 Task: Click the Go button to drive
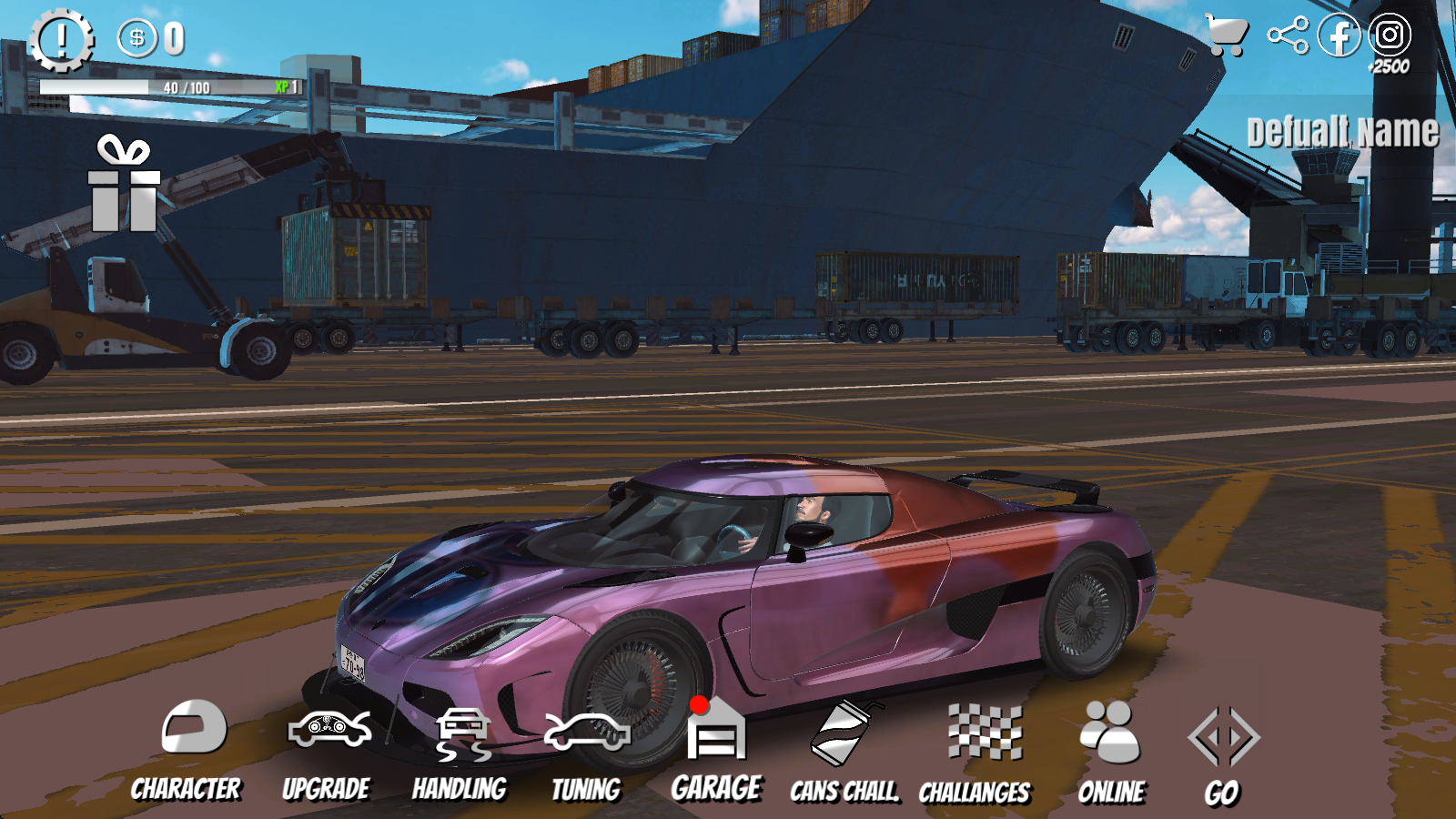[x=1223, y=753]
